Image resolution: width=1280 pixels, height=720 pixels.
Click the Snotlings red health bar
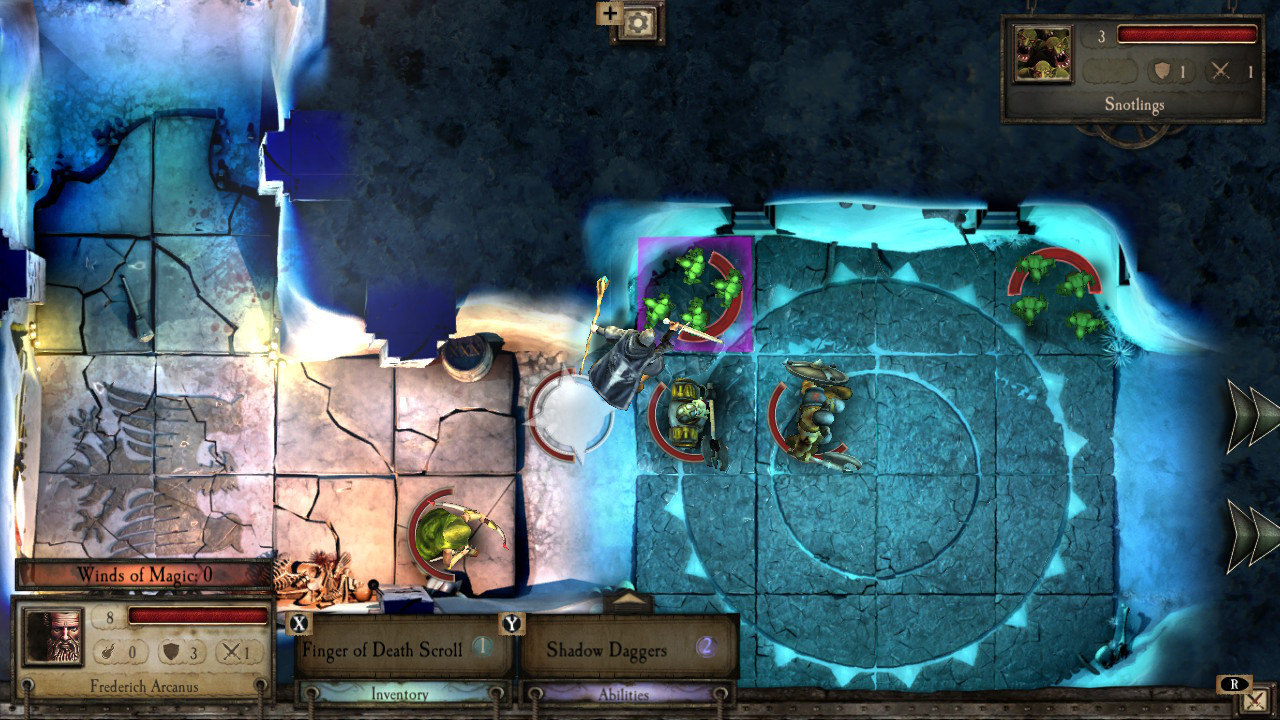click(1186, 32)
